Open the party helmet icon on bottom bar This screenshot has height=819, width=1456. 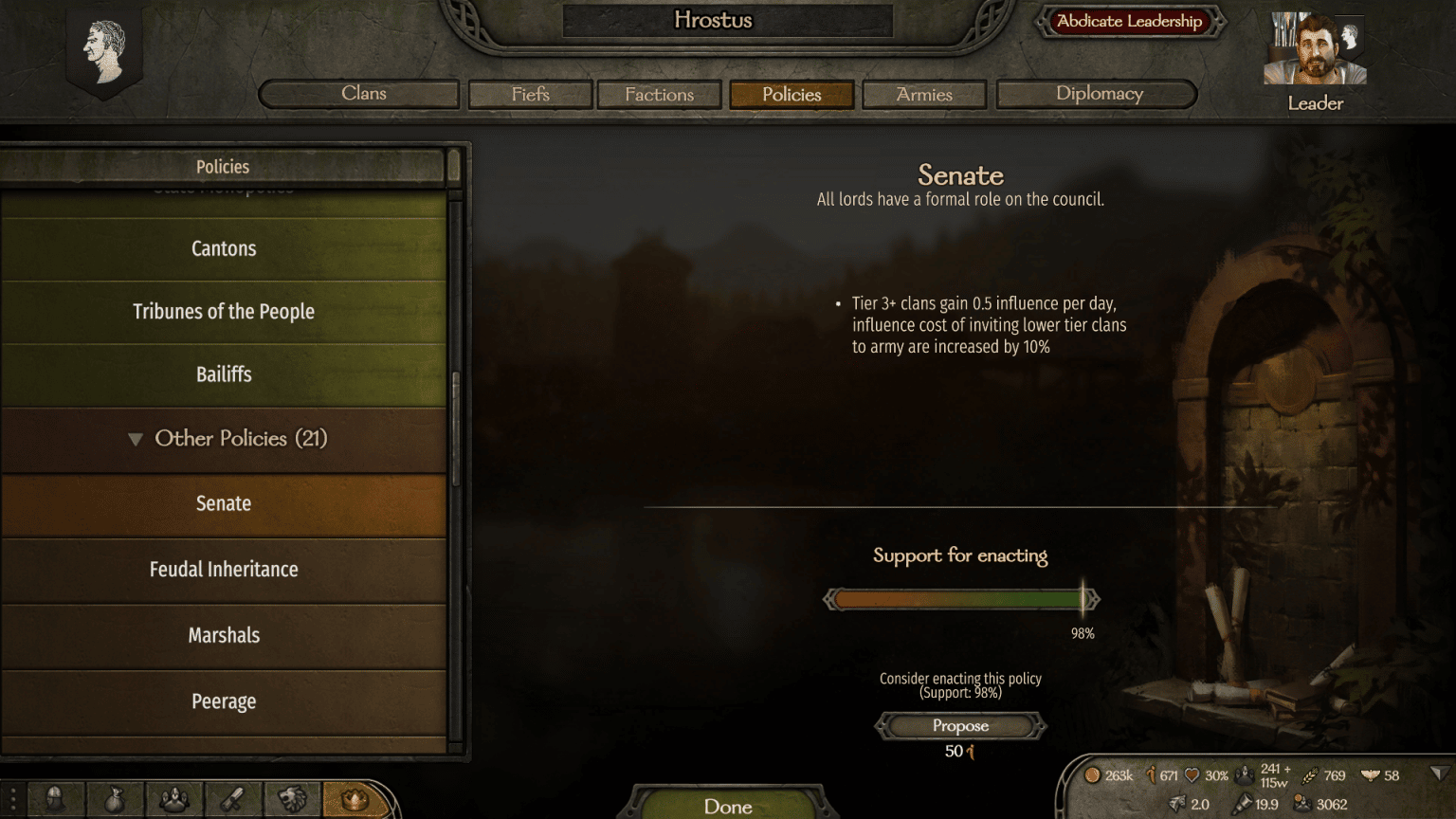tap(55, 799)
